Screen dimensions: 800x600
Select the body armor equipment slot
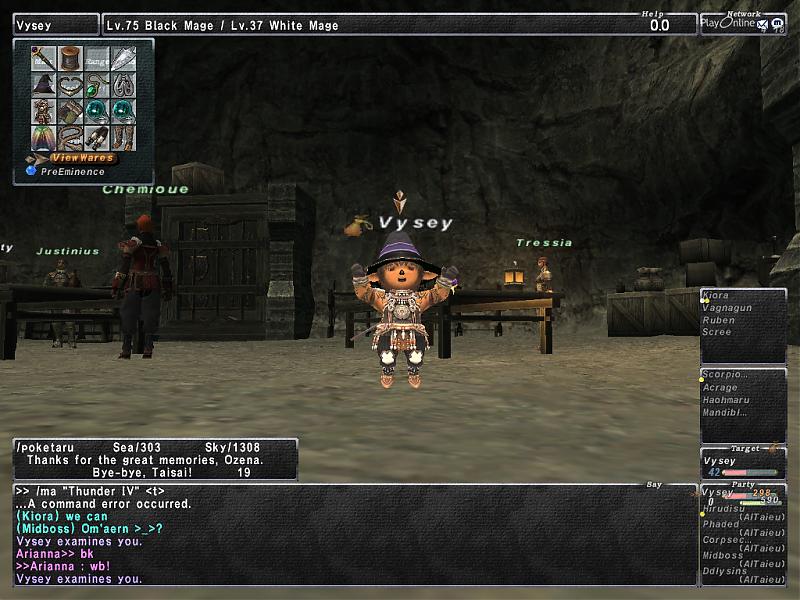coord(44,112)
